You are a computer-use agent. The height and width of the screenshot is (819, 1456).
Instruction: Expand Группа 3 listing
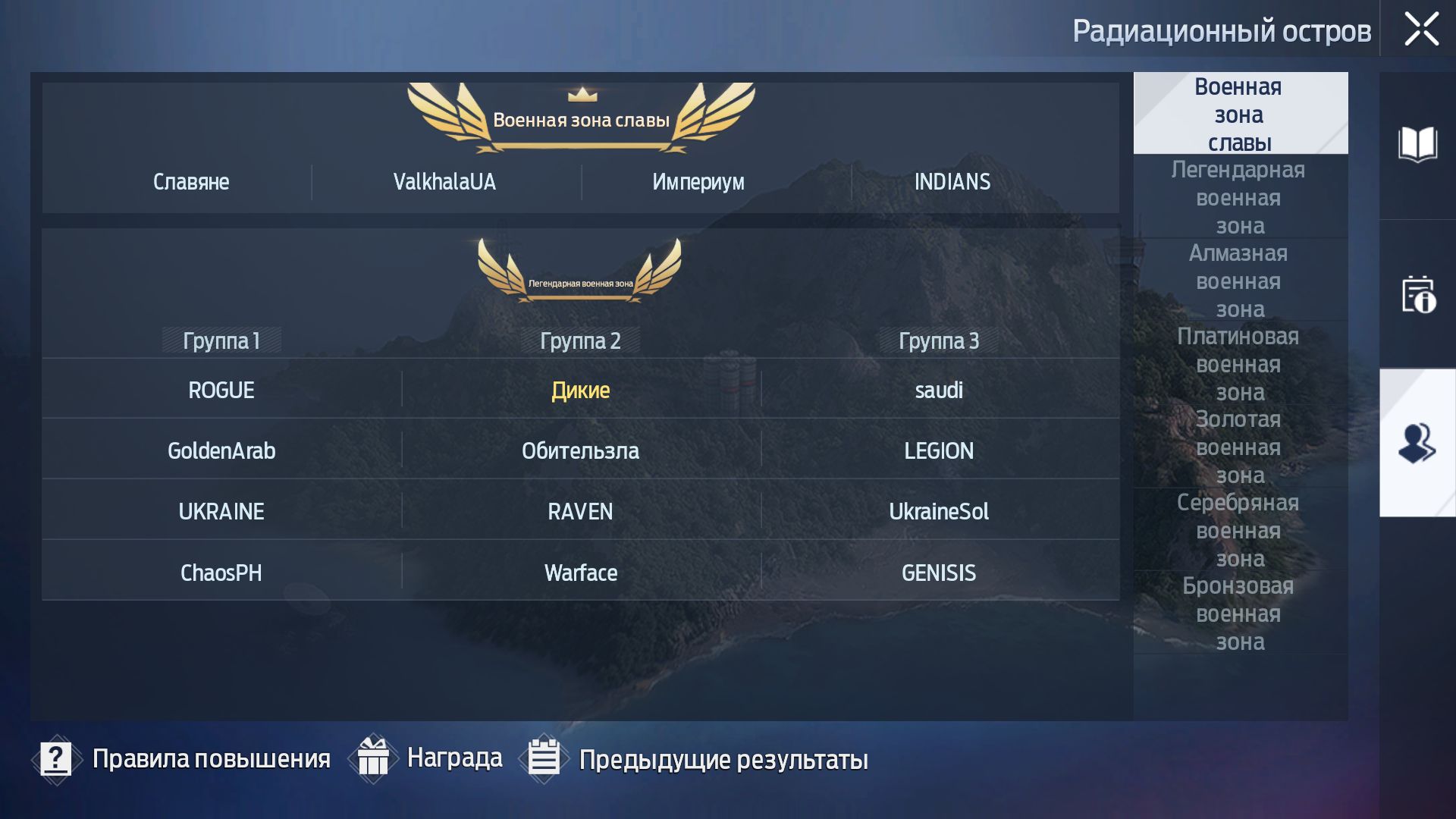939,341
